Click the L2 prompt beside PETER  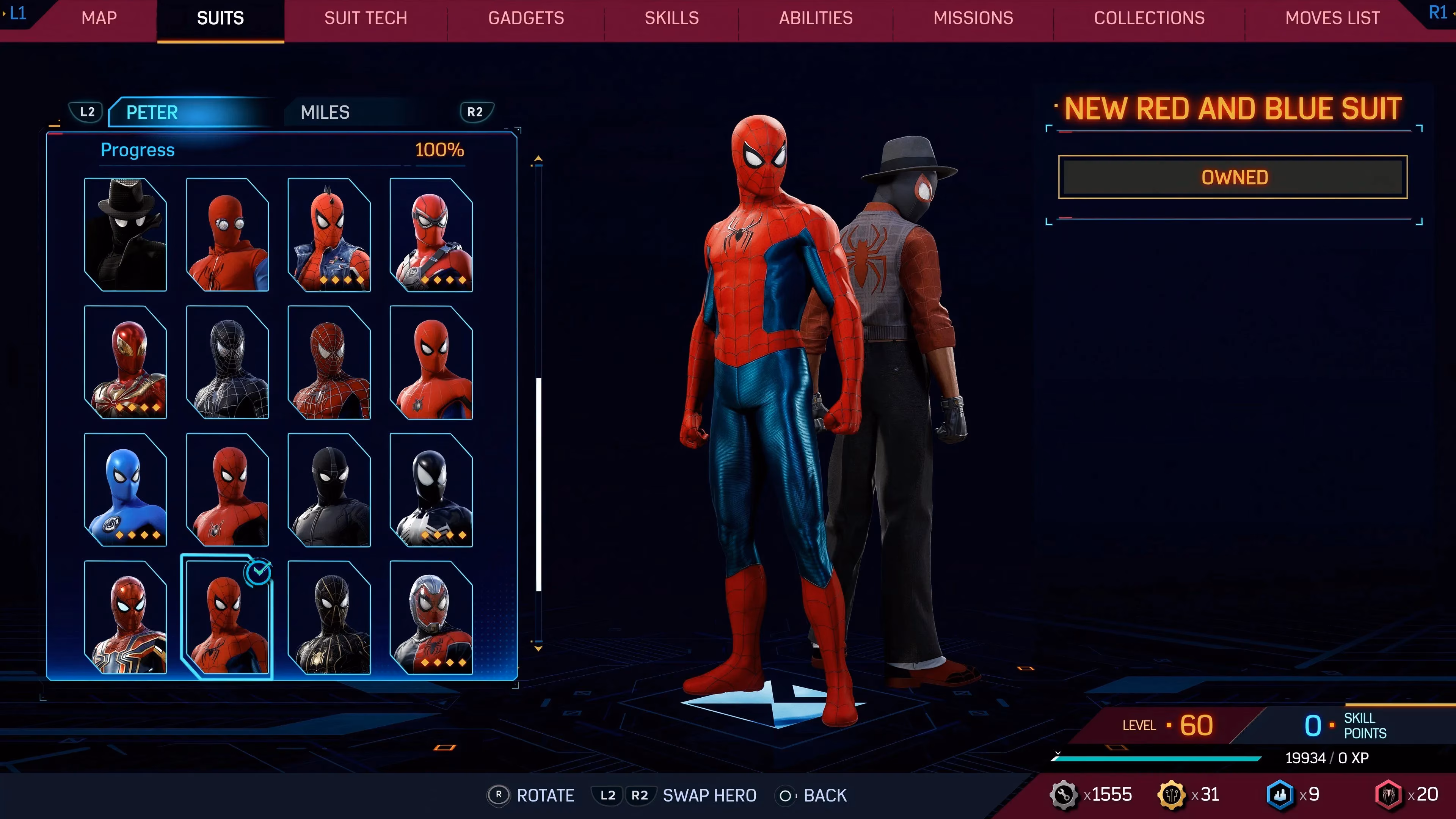click(86, 112)
